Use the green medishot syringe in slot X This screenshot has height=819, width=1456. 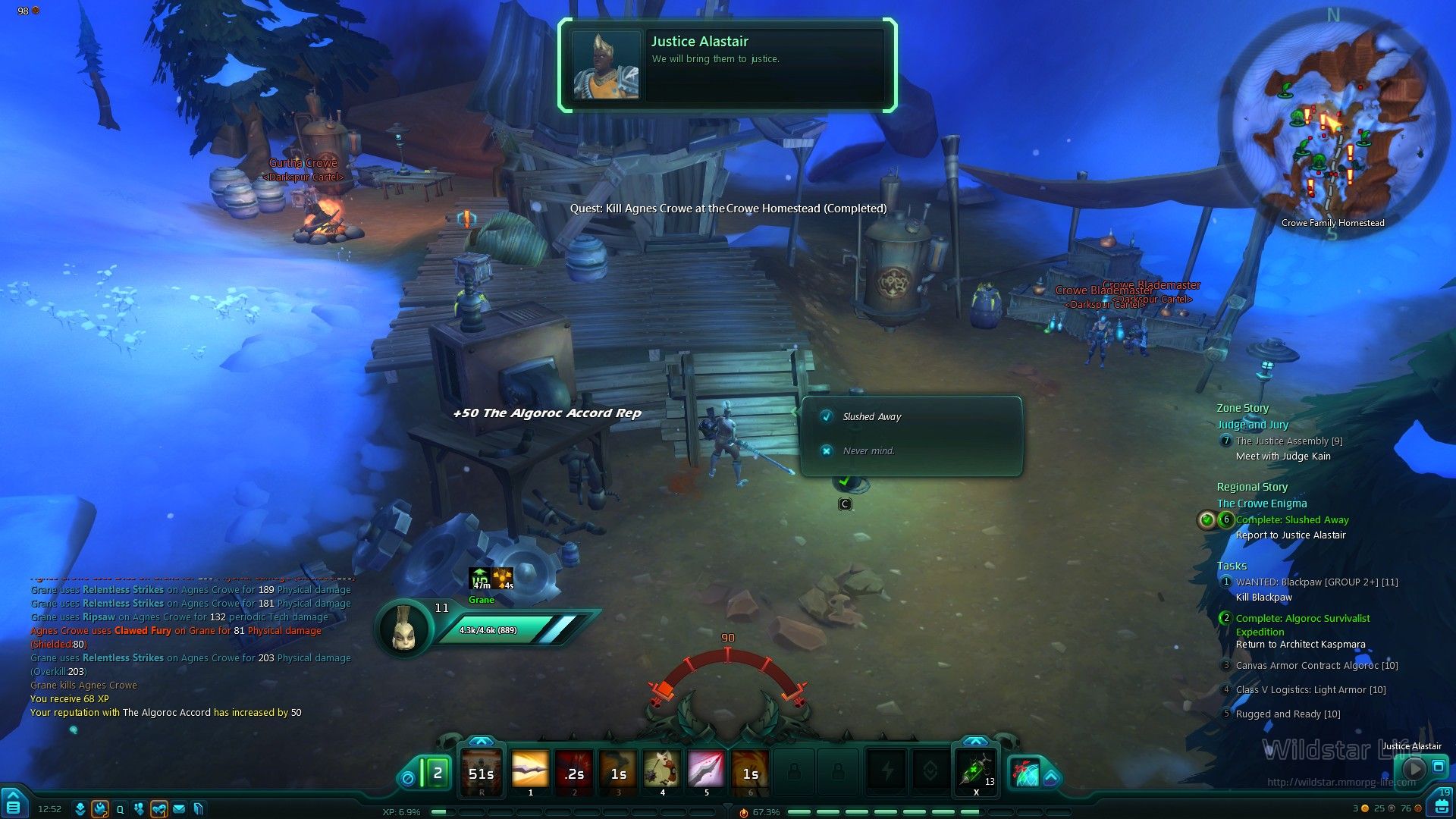[x=975, y=772]
